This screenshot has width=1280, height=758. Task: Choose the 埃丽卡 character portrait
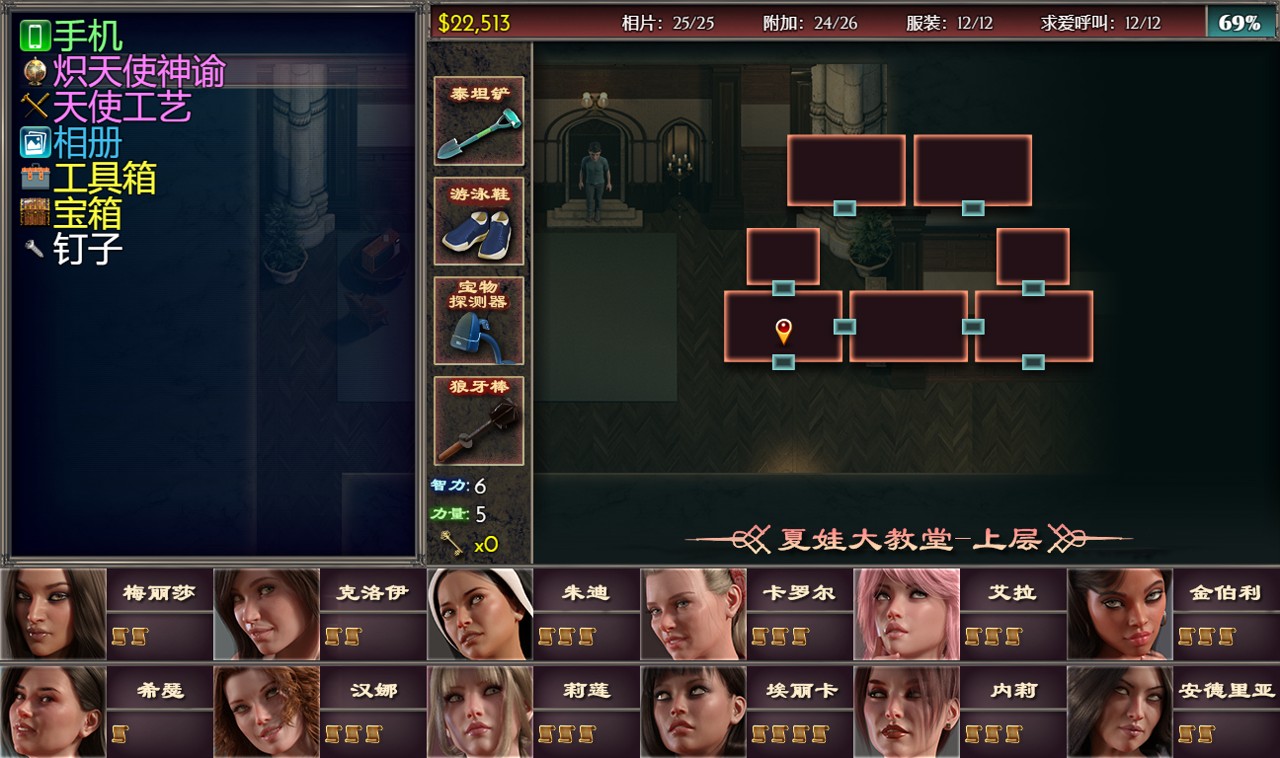coord(693,711)
